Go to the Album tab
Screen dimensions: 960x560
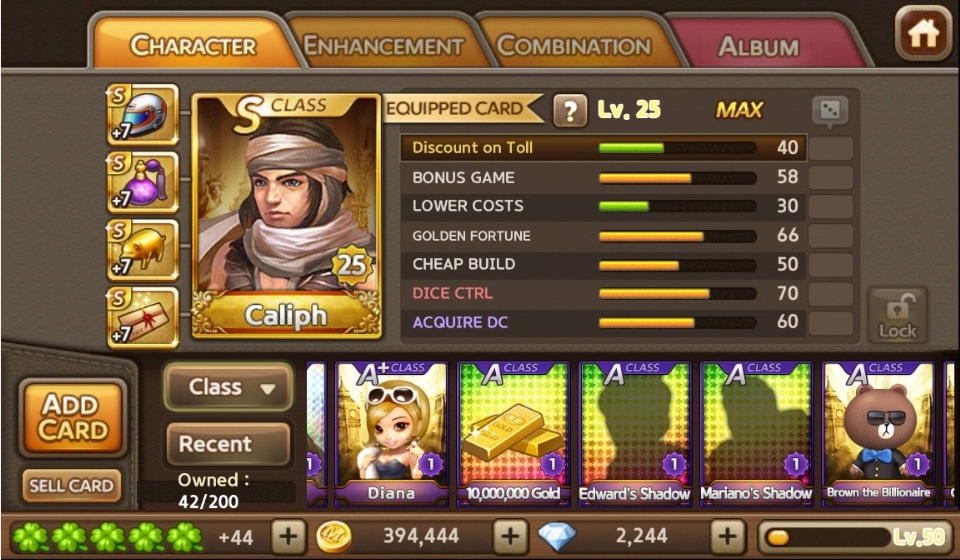click(x=758, y=46)
